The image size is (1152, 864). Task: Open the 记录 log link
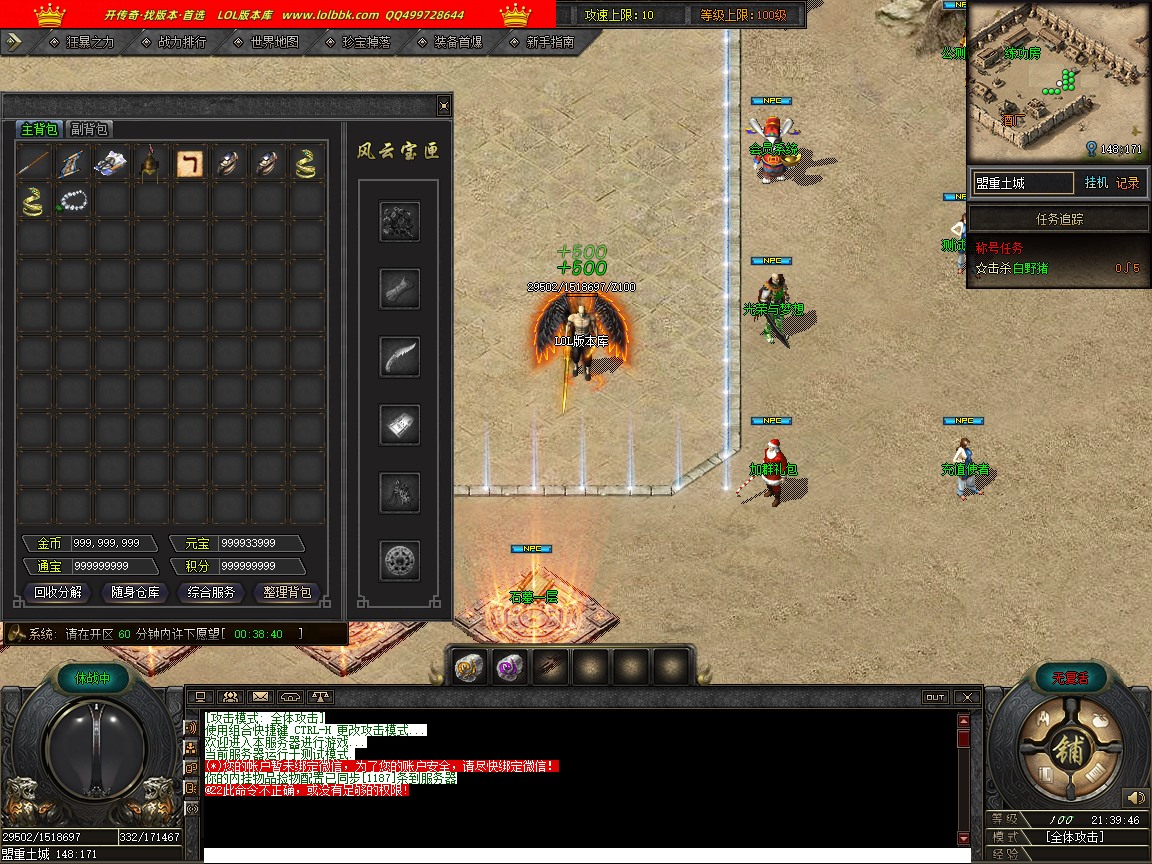1127,183
